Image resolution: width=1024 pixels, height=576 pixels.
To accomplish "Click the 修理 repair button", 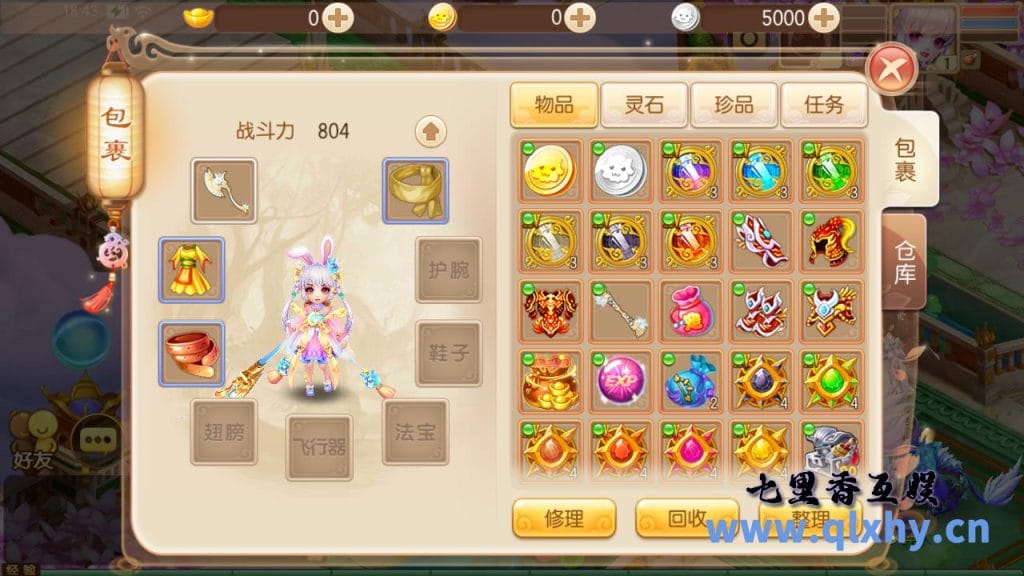I will tap(564, 518).
